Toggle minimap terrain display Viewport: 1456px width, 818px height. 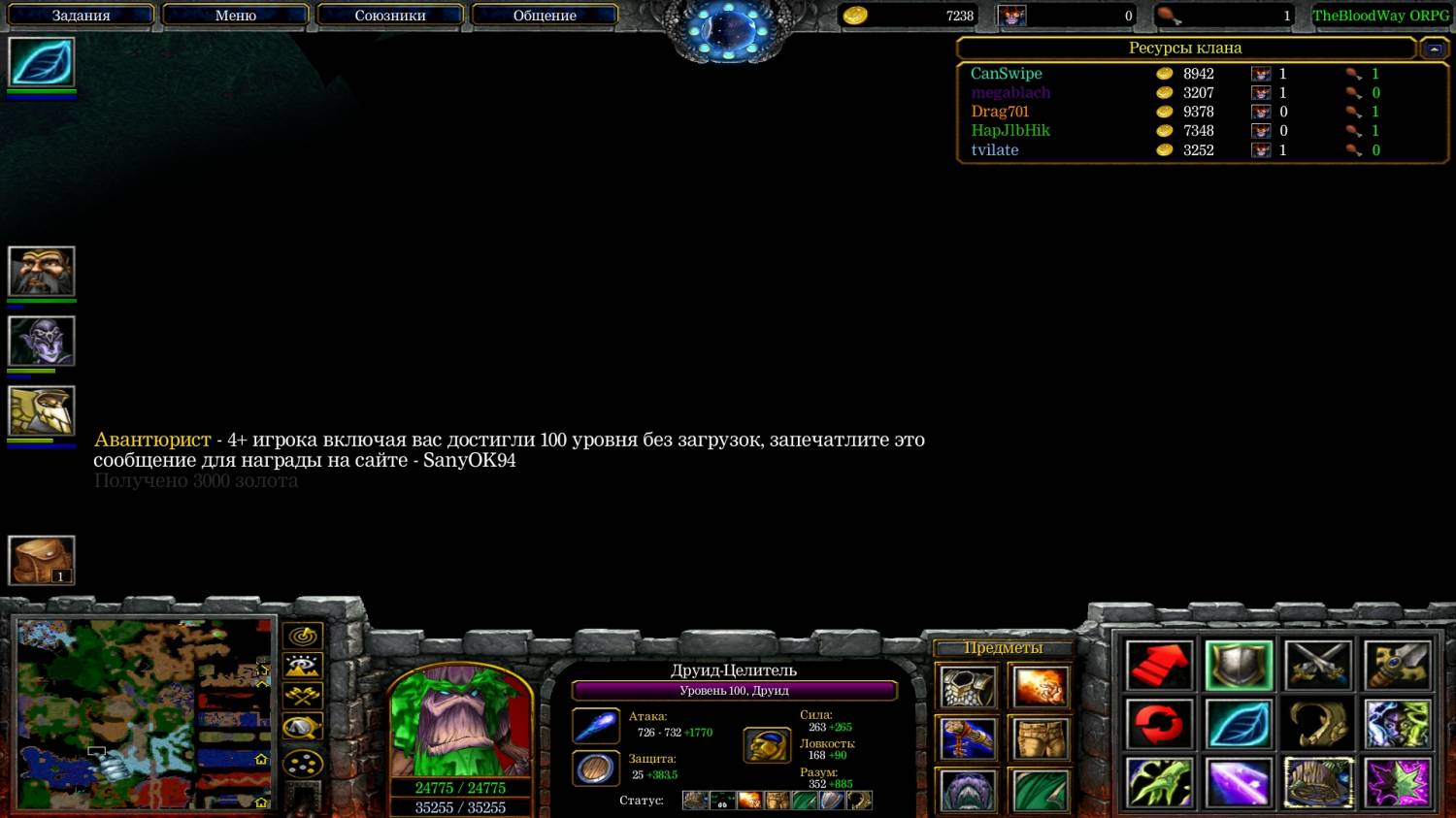pos(303,667)
